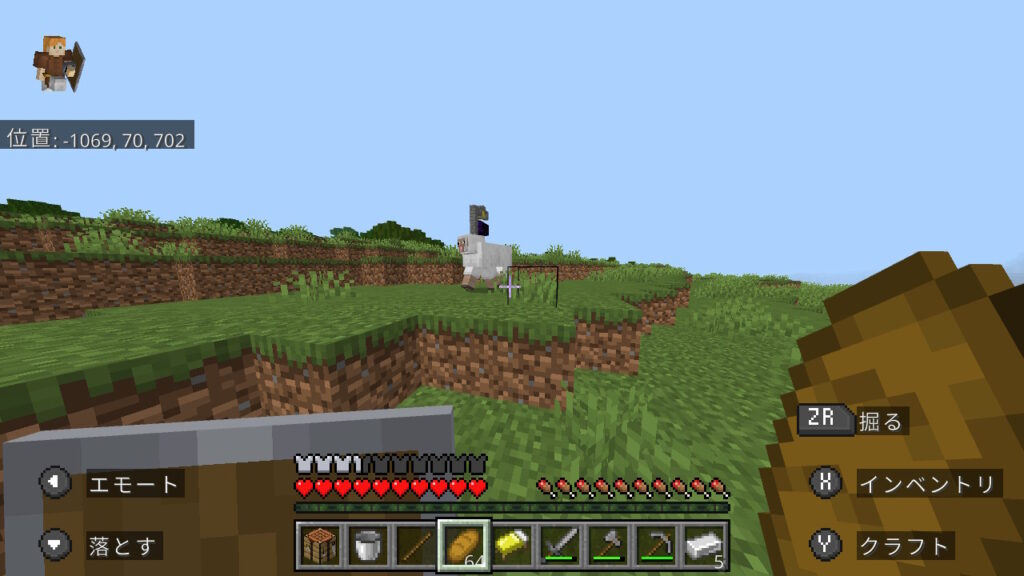Equip the iron sword from the hotbar
This screenshot has height=576, width=1024.
tap(559, 546)
